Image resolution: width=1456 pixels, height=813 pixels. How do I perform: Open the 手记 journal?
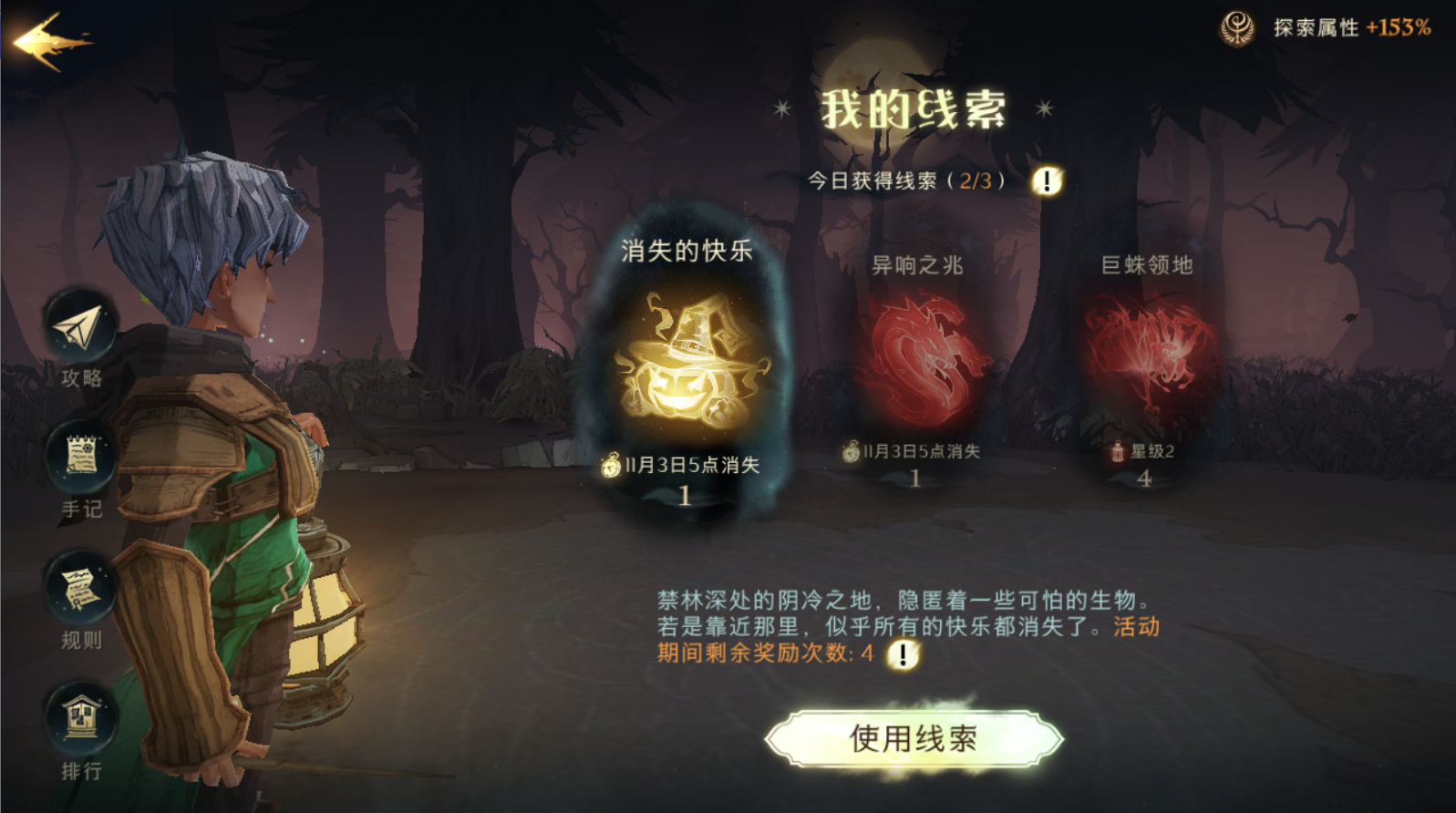(x=80, y=459)
